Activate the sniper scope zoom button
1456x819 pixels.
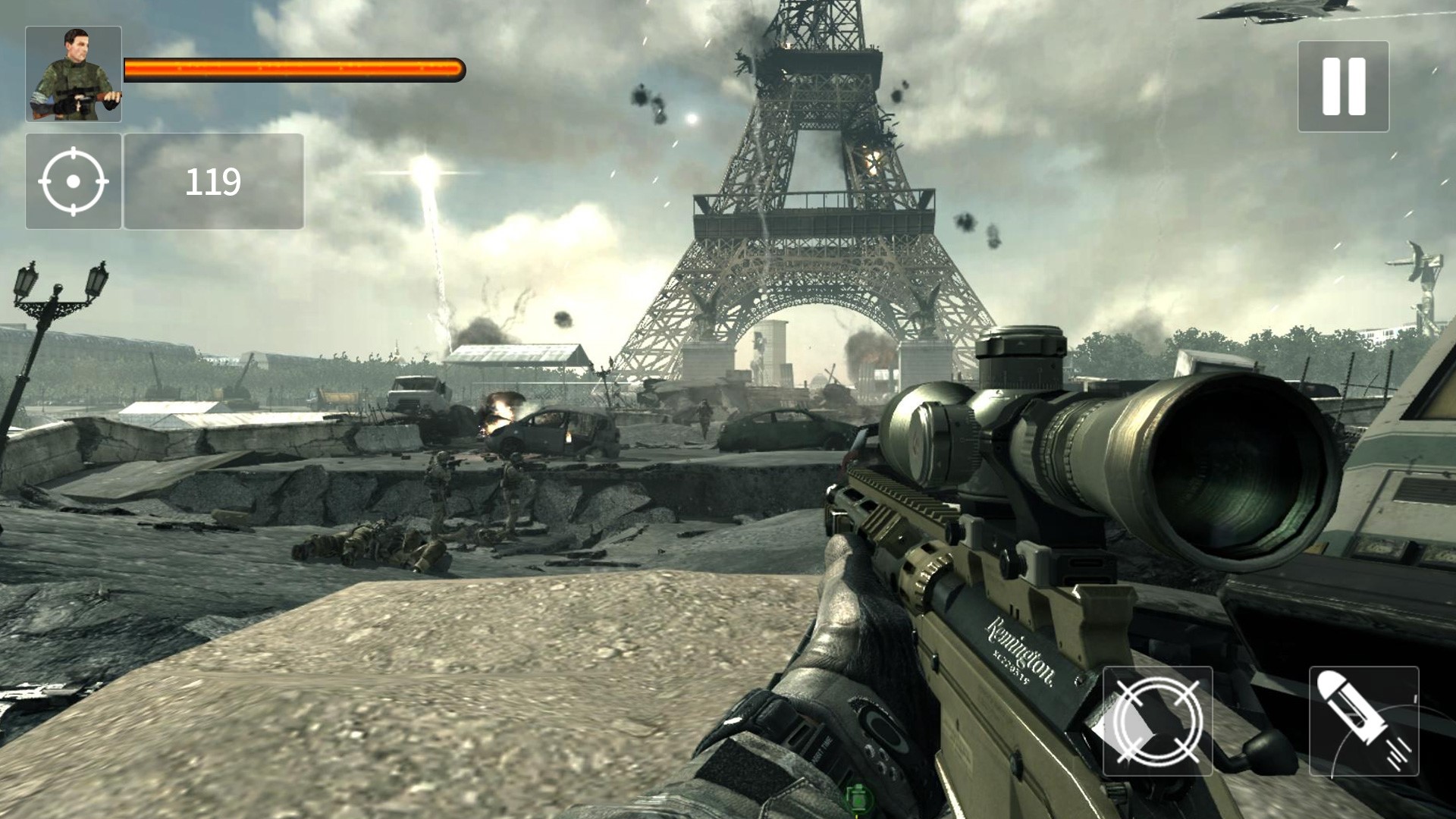point(1157,721)
